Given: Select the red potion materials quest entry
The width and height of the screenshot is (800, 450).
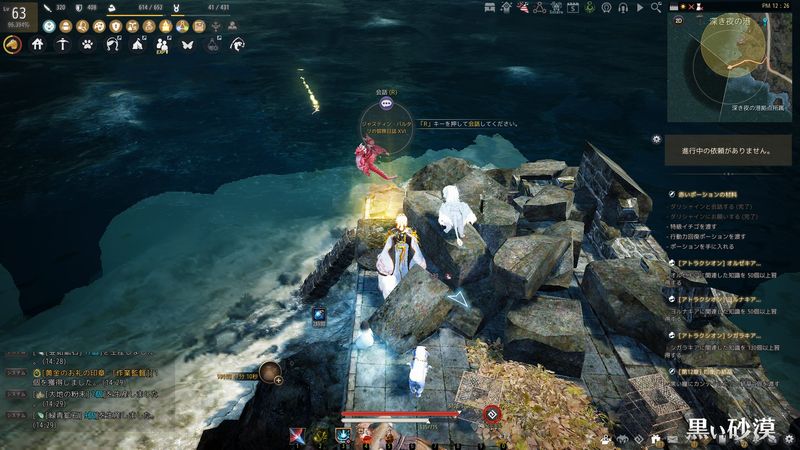Looking at the screenshot, I should click(709, 193).
